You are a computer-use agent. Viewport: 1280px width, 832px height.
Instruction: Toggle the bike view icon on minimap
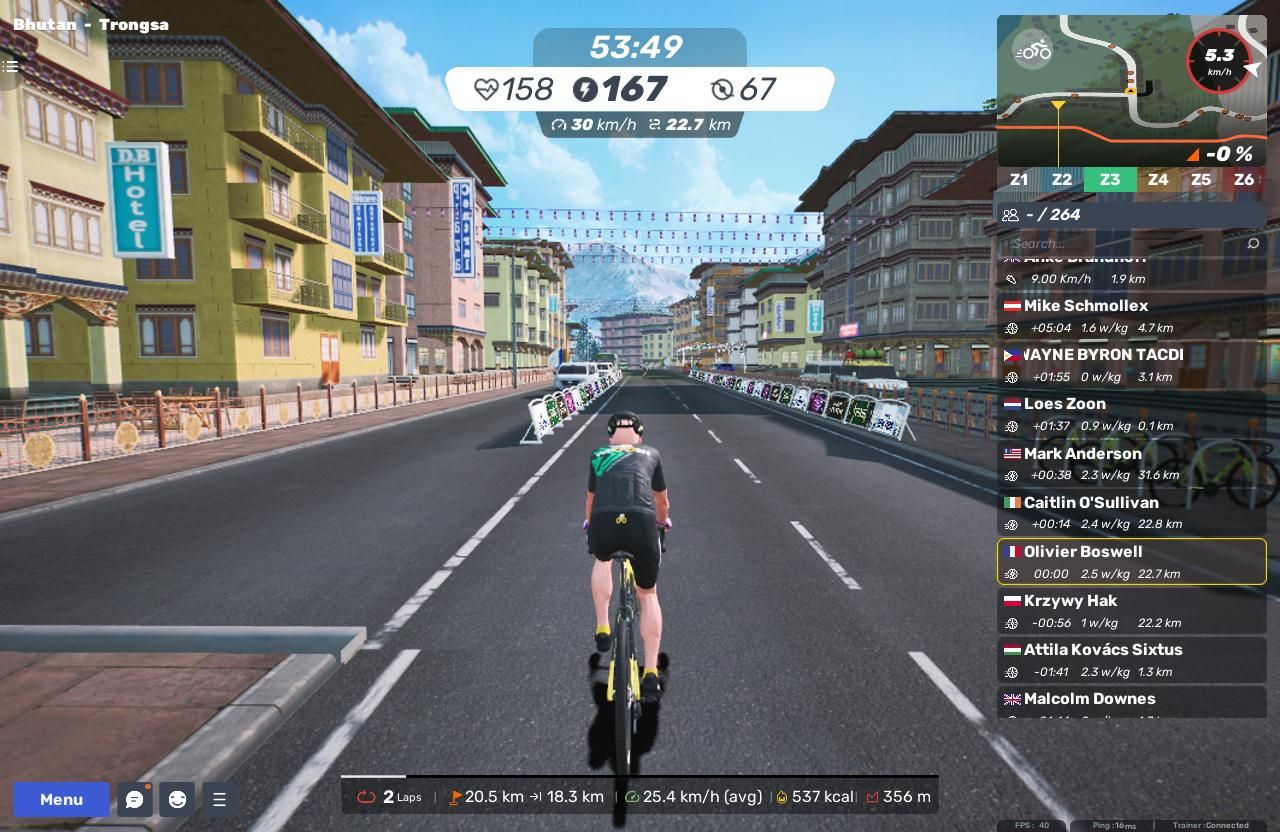point(1033,50)
